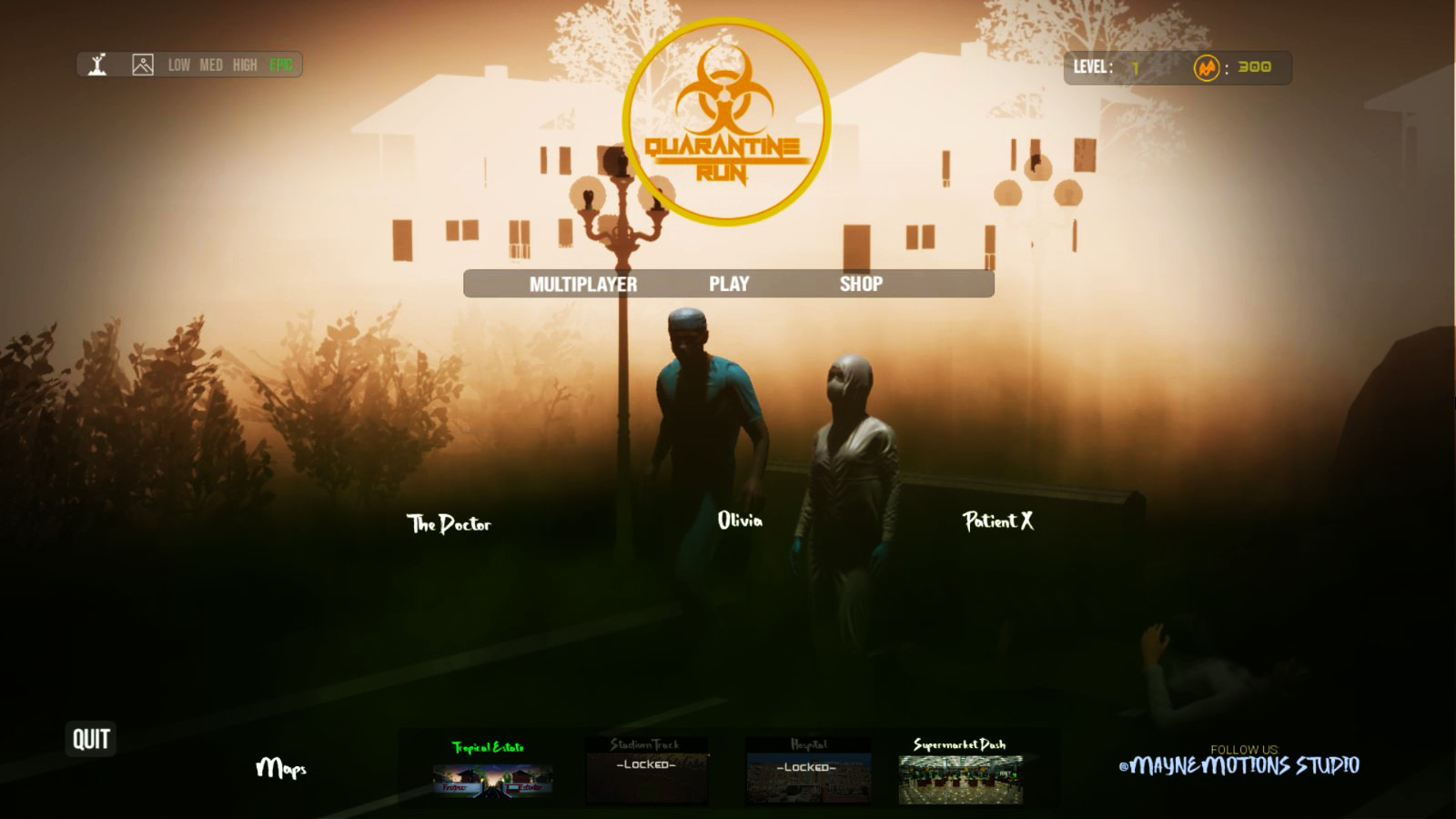Select Olivia as your character
Image resolution: width=1456 pixels, height=819 pixels.
click(x=739, y=521)
